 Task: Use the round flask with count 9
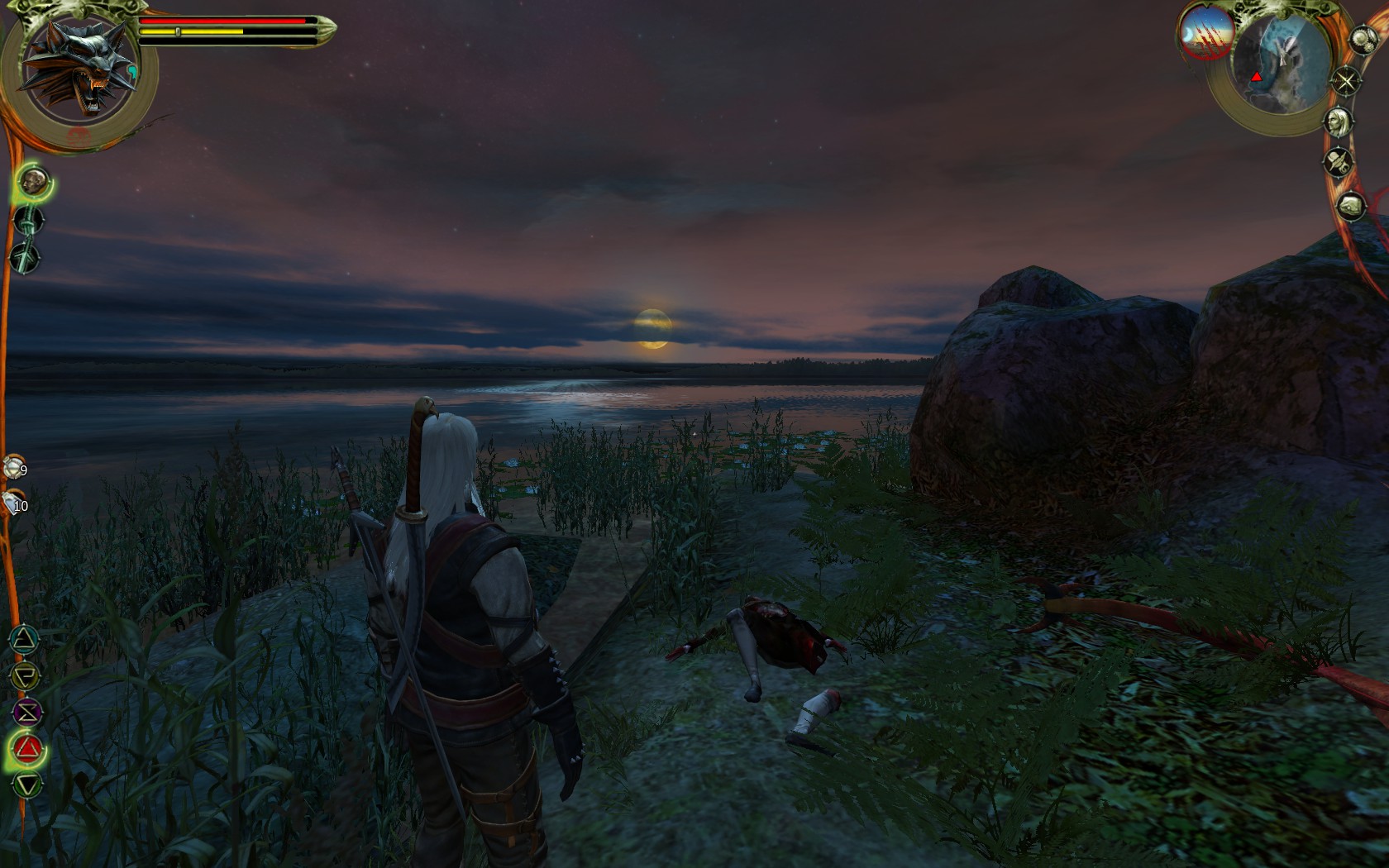(12, 469)
